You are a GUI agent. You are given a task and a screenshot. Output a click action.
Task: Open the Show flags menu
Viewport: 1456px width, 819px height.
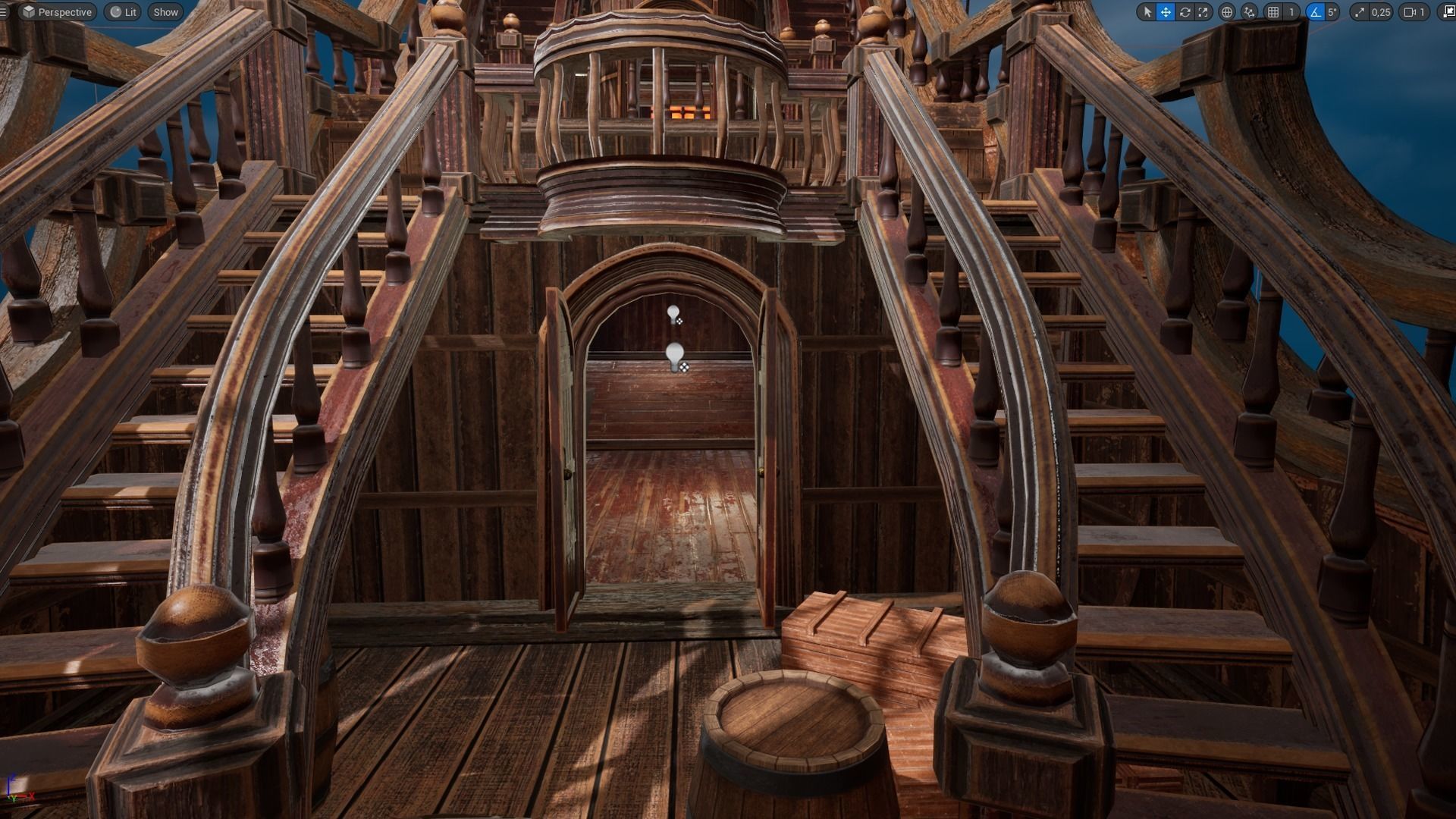[x=165, y=12]
